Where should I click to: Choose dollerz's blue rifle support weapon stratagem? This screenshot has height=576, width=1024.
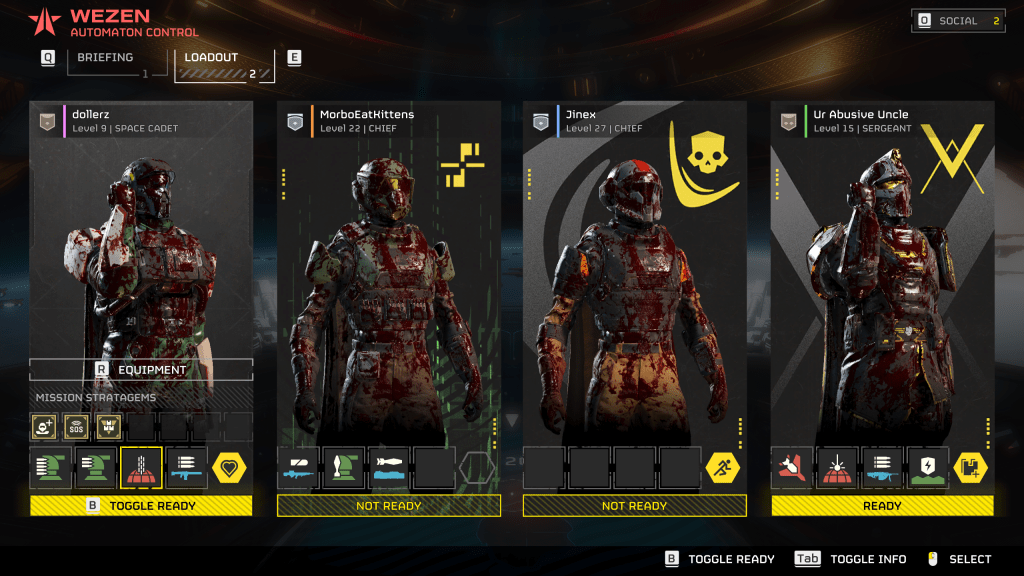[186, 468]
